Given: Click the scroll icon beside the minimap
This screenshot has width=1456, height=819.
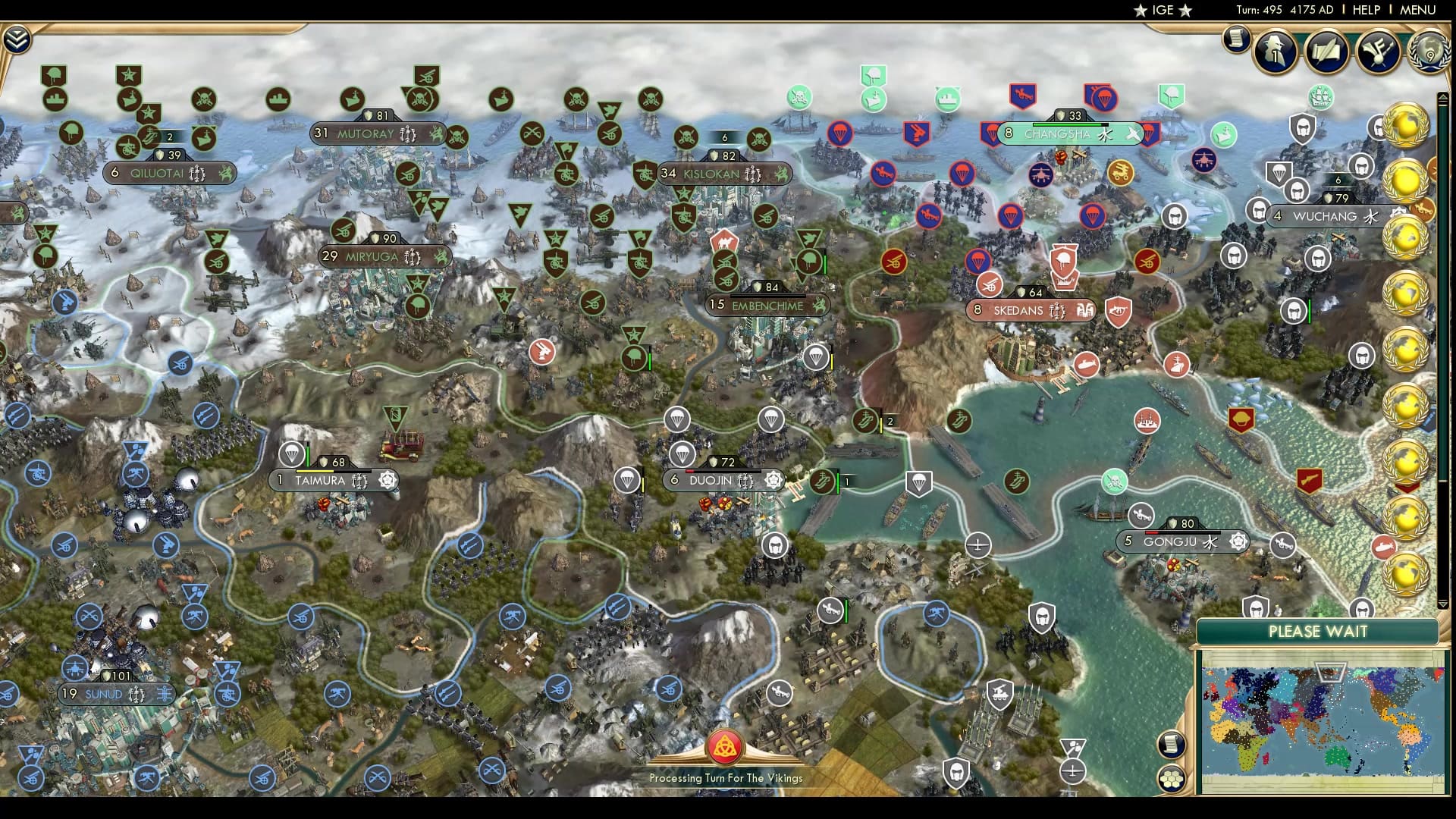Looking at the screenshot, I should pyautogui.click(x=1171, y=745).
